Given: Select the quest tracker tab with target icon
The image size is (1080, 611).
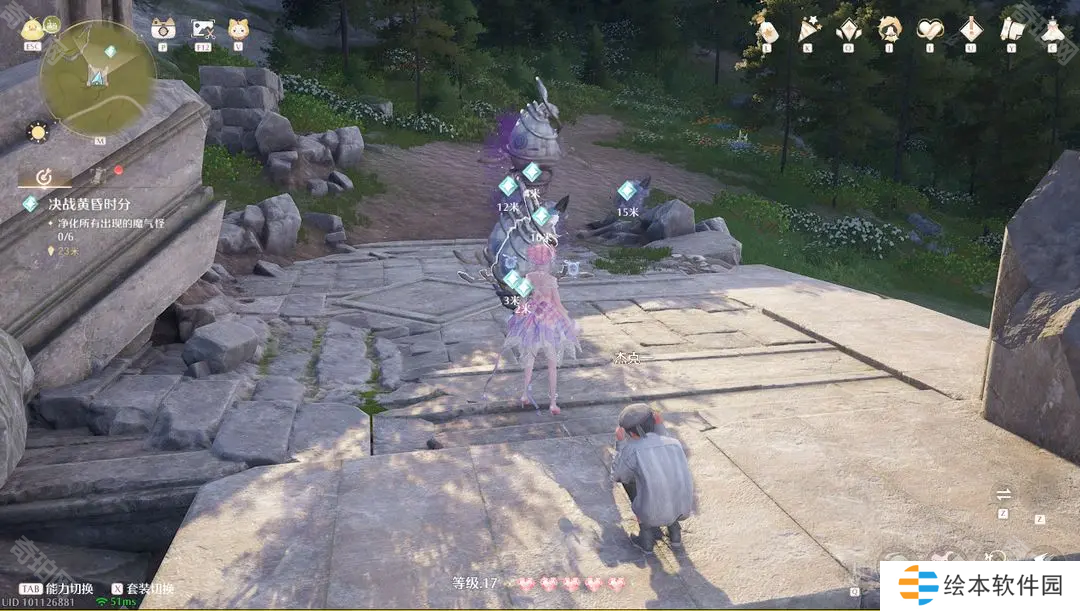Looking at the screenshot, I should pyautogui.click(x=44, y=176).
